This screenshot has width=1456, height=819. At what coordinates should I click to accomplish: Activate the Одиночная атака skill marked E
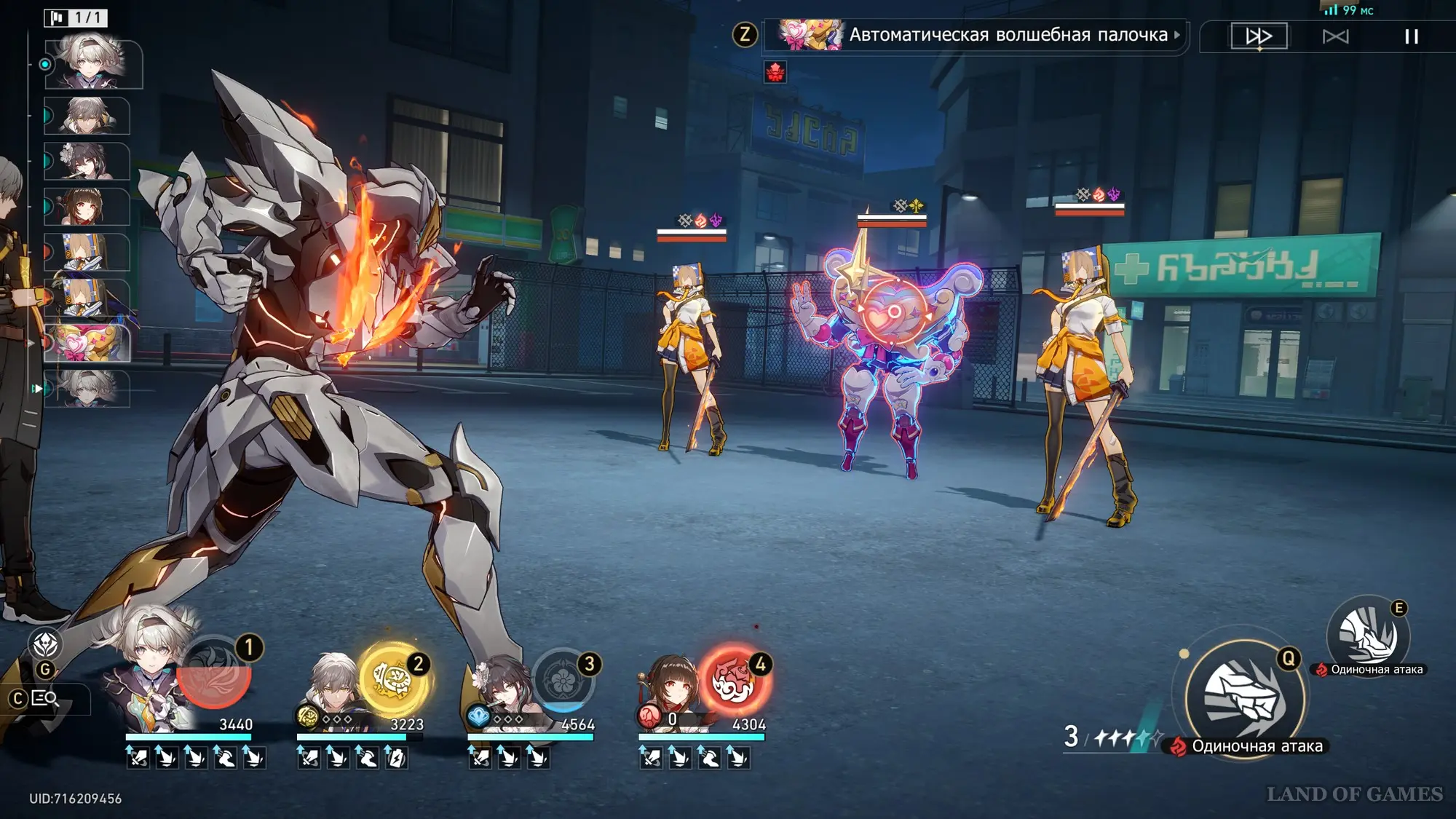pyautogui.click(x=1368, y=636)
